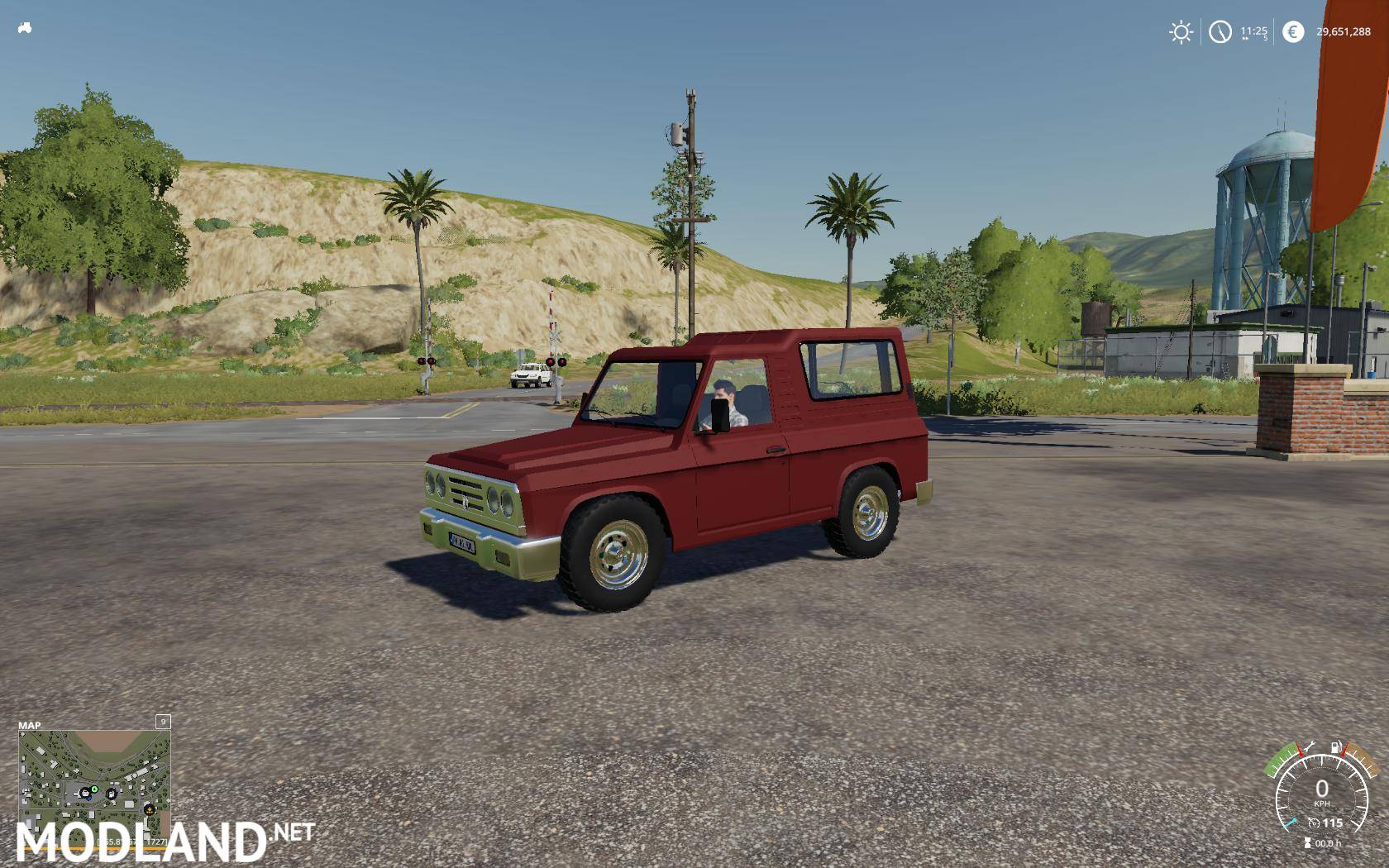The width and height of the screenshot is (1389, 868).
Task: Click the weather forecast sun icon
Action: 1181,31
